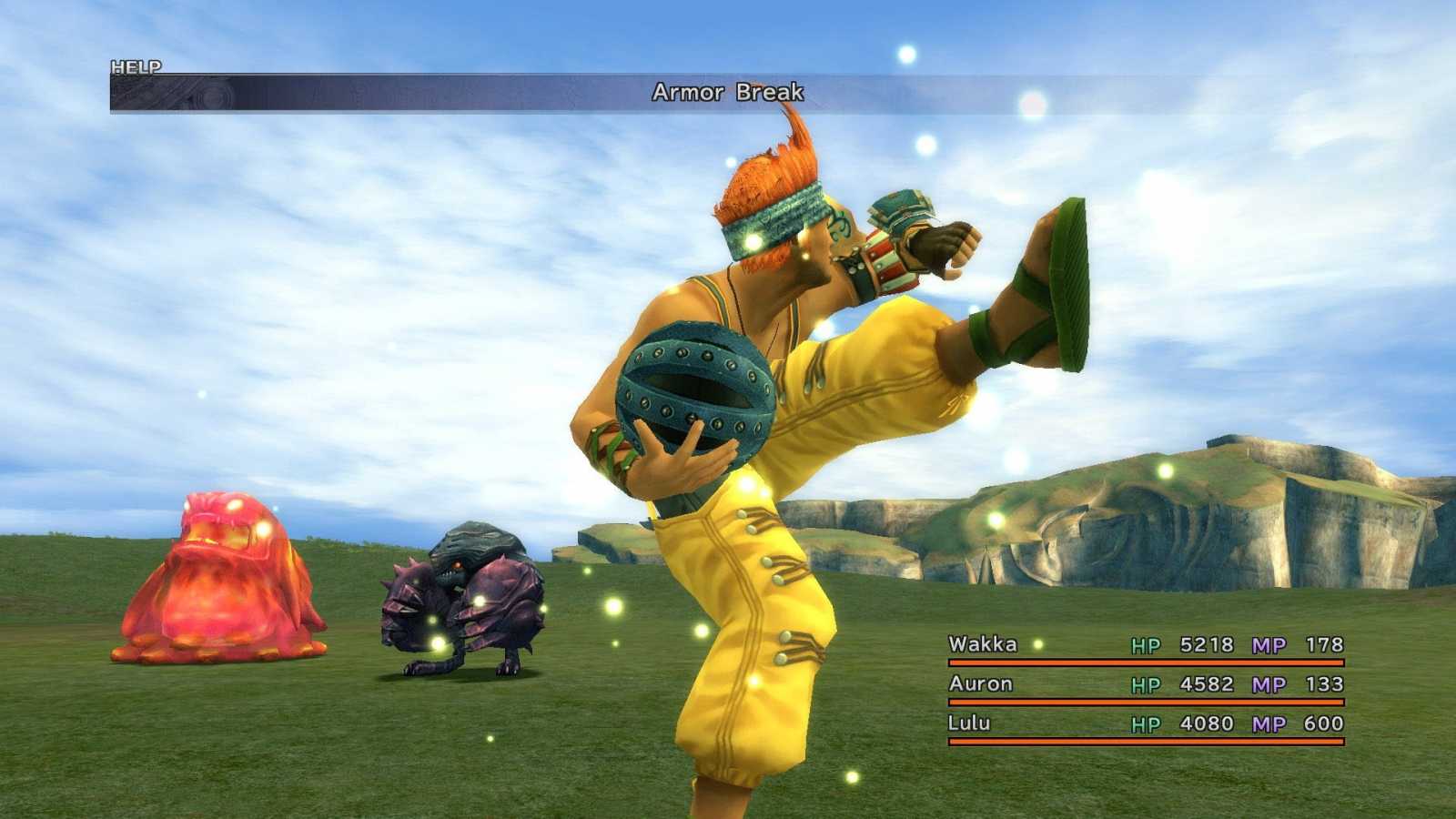Toggle Wakka's active-turn indicator dot
This screenshot has width=1456, height=819.
(x=1037, y=643)
